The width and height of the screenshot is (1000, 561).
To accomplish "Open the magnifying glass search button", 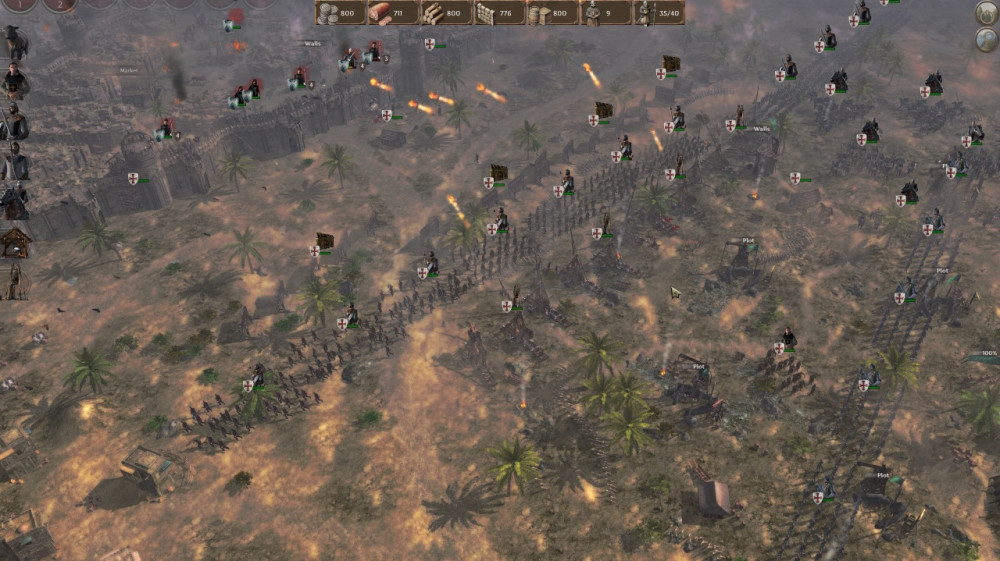I will (986, 39).
